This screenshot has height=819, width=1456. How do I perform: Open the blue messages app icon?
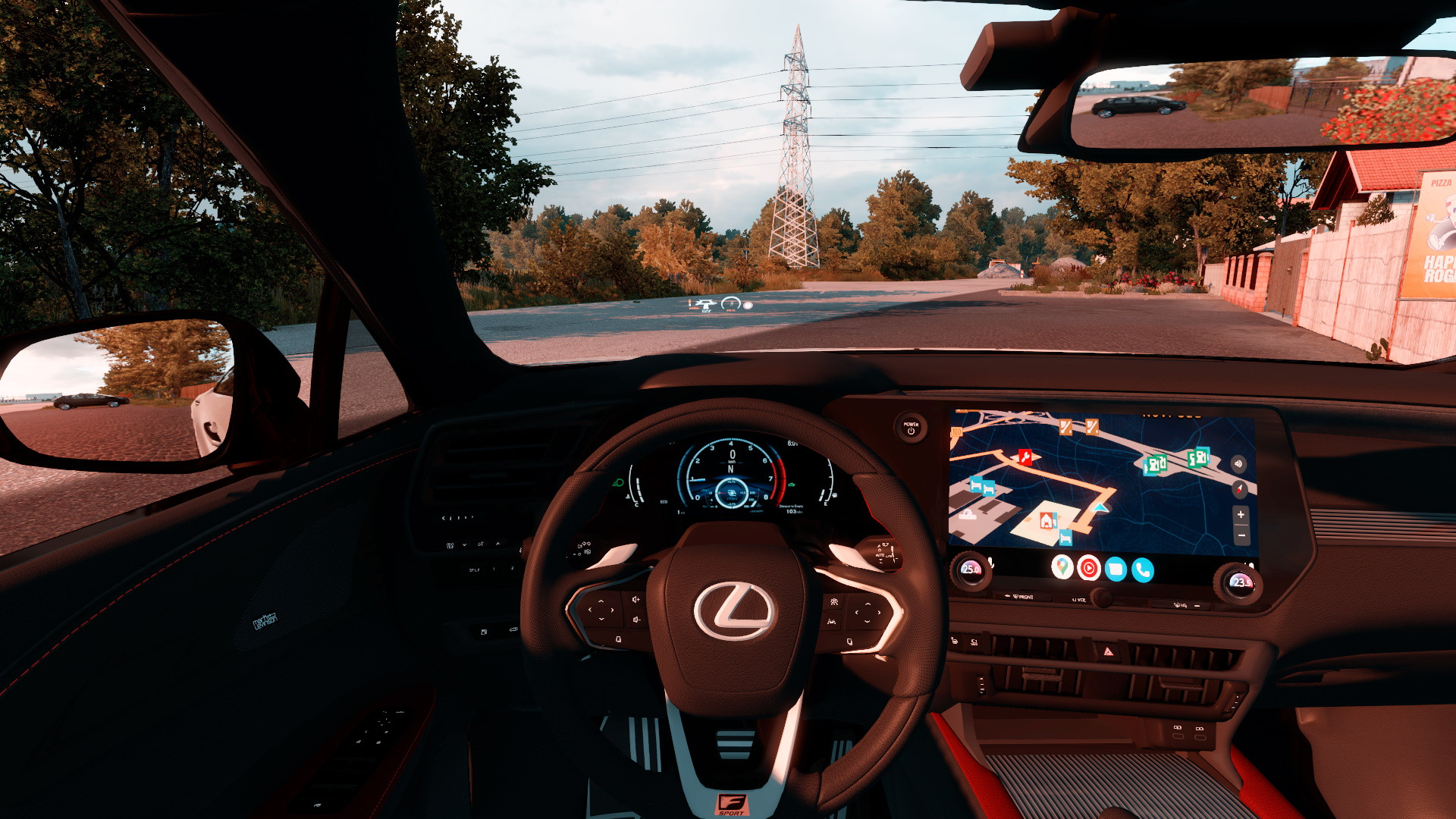click(1116, 569)
